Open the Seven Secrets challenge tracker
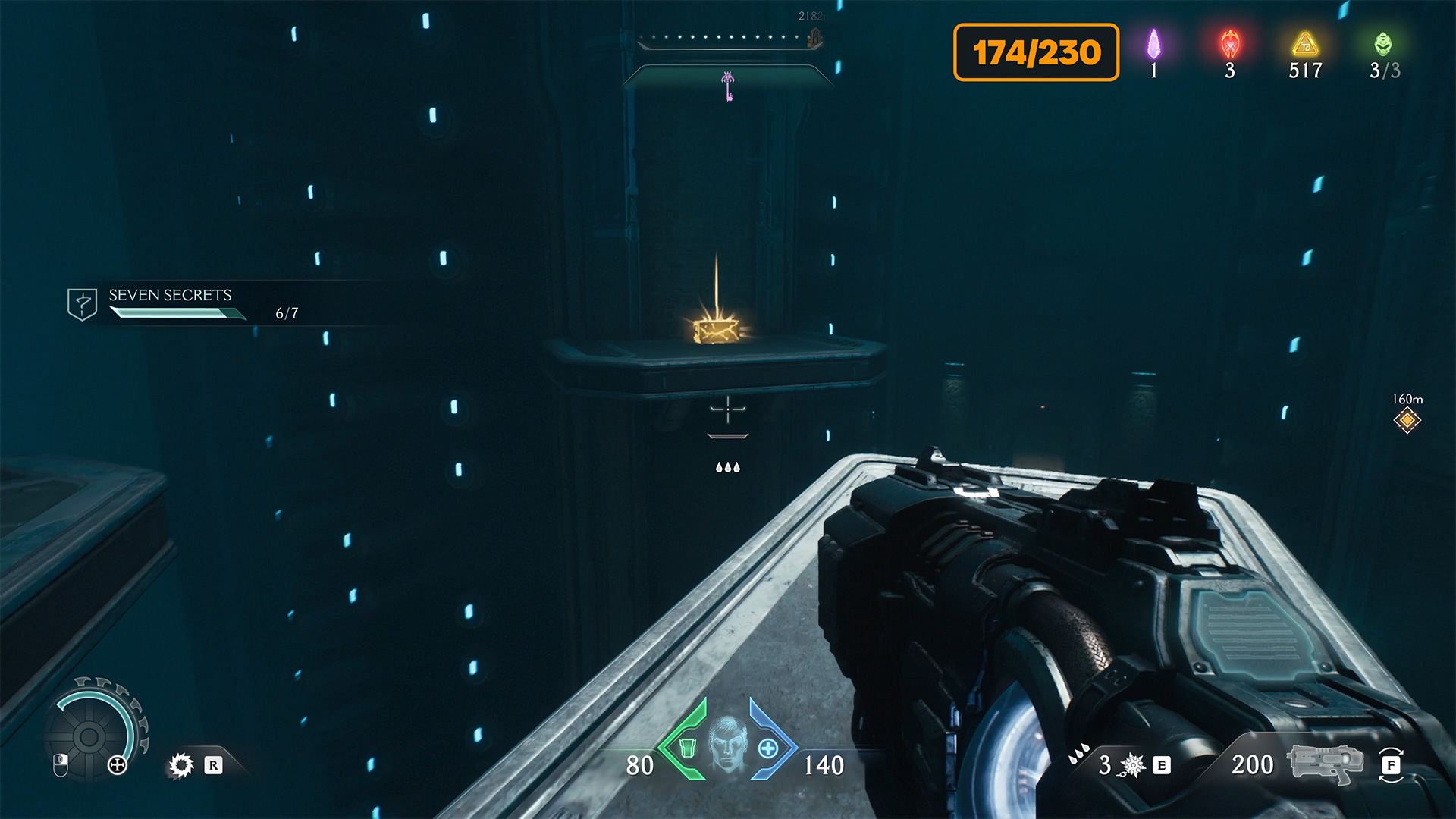The image size is (1456, 819). [170, 303]
